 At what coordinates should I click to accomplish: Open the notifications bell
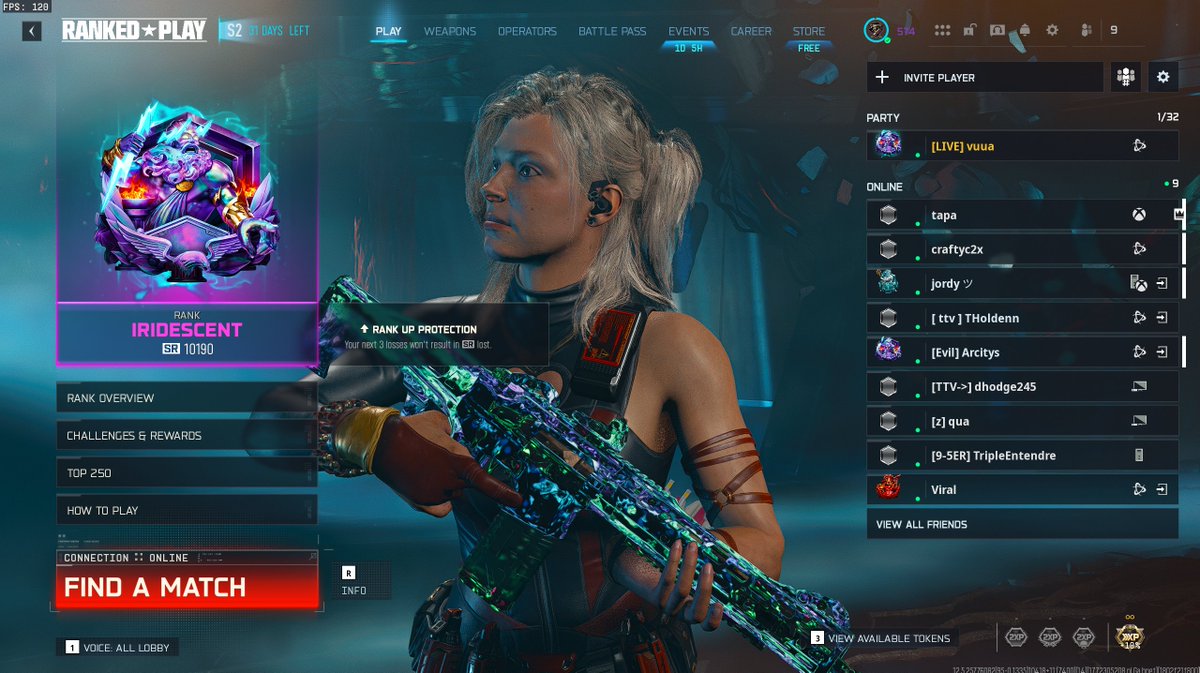(1024, 30)
